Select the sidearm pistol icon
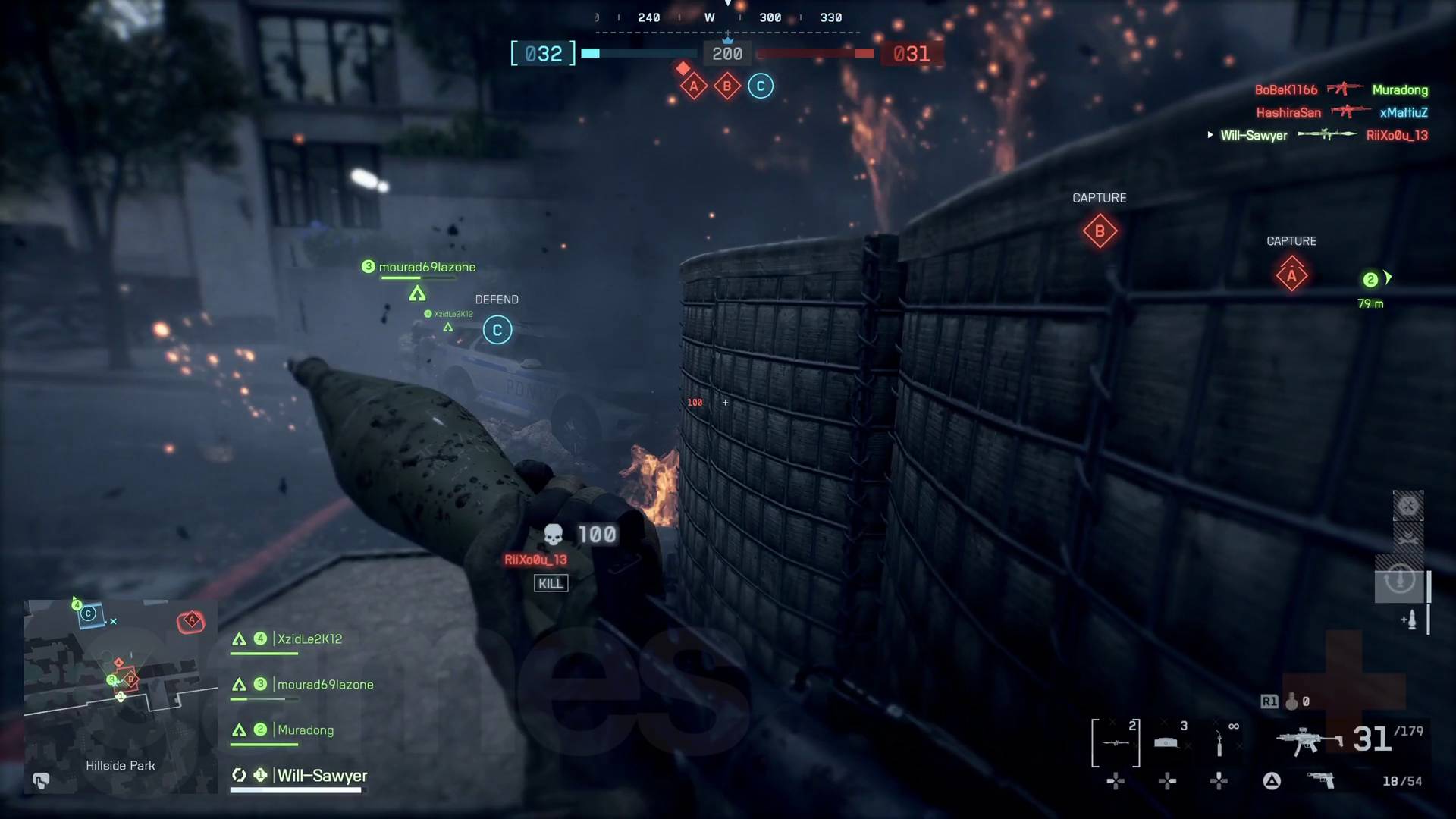The width and height of the screenshot is (1456, 819). (x=1322, y=780)
